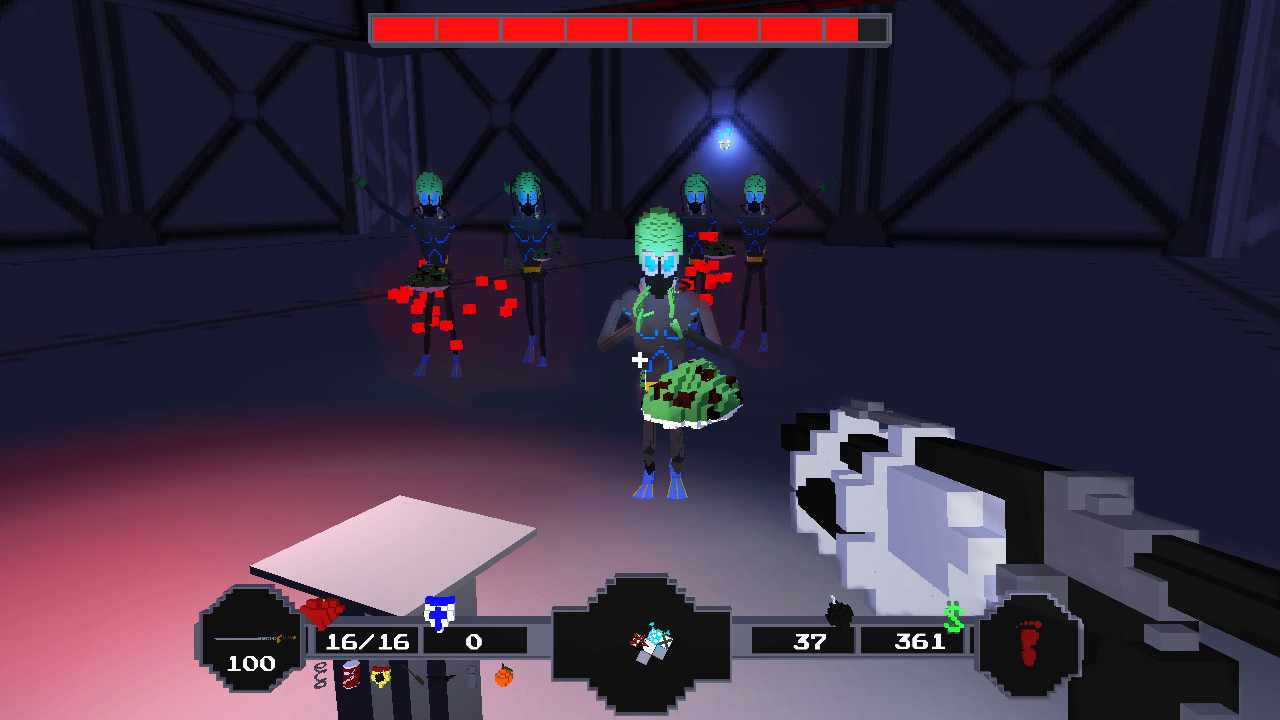Click the dark bat inventory item
1280x720 pixels.
pyautogui.click(x=440, y=680)
